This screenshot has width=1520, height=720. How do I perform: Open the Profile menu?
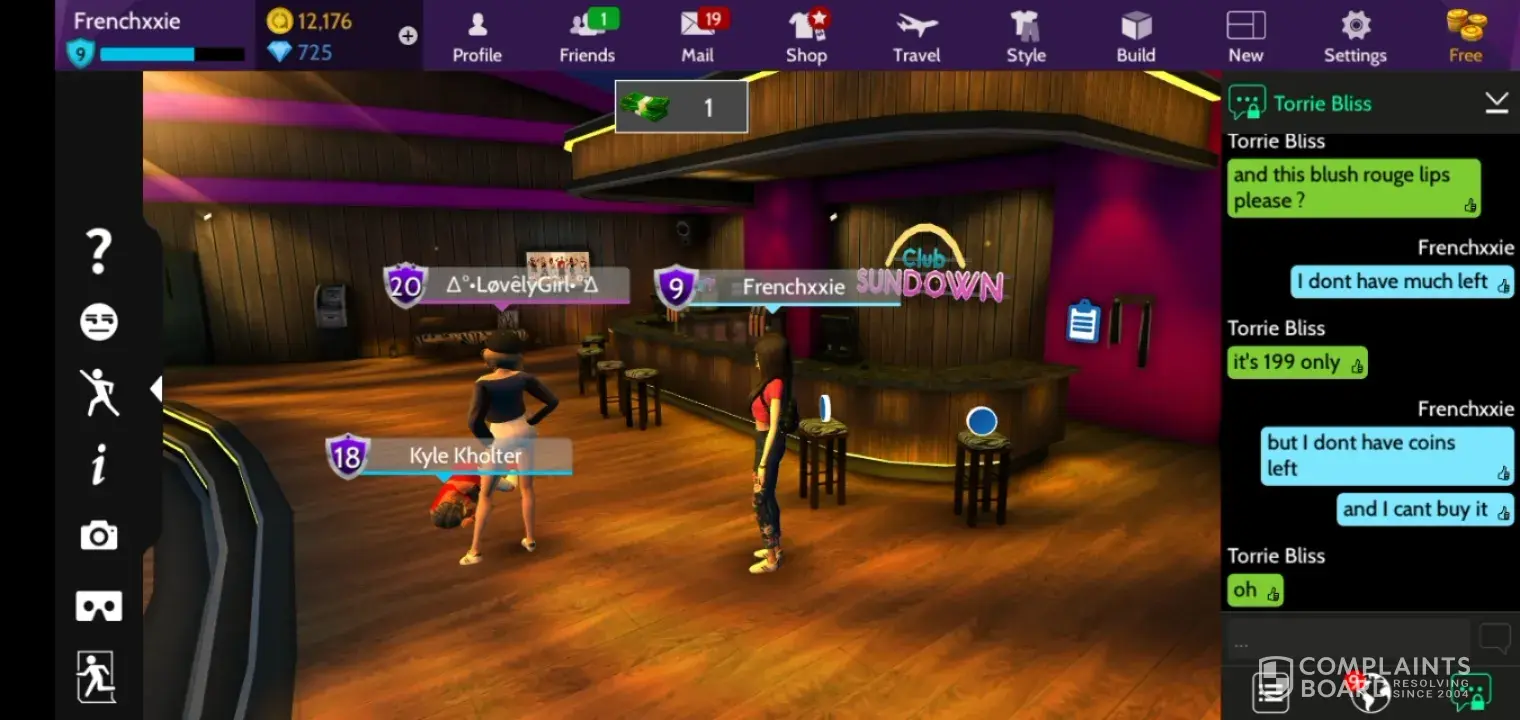477,36
